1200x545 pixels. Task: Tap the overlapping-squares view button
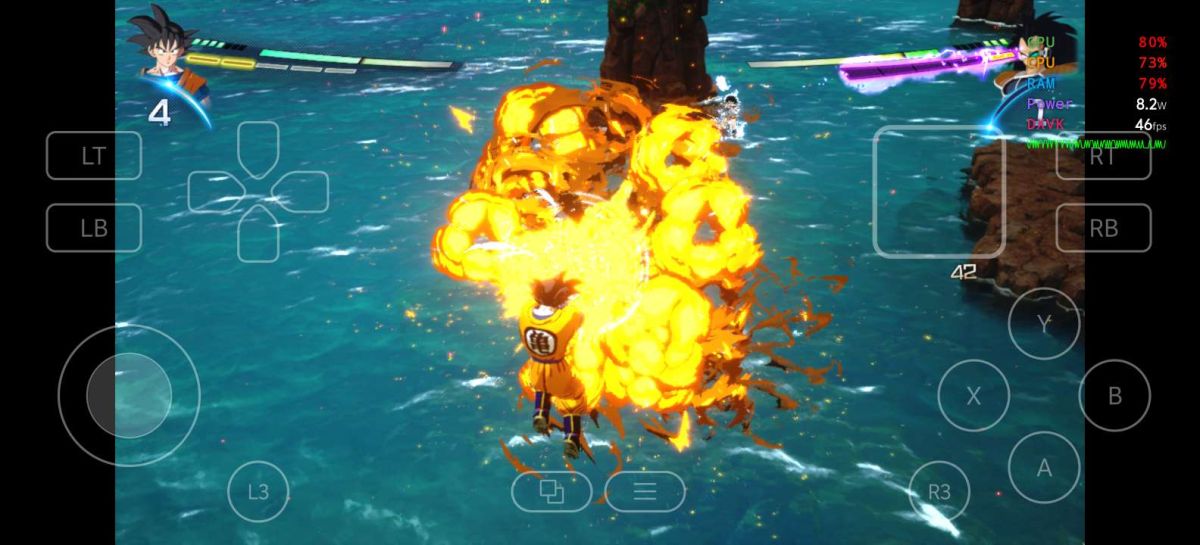click(x=551, y=491)
